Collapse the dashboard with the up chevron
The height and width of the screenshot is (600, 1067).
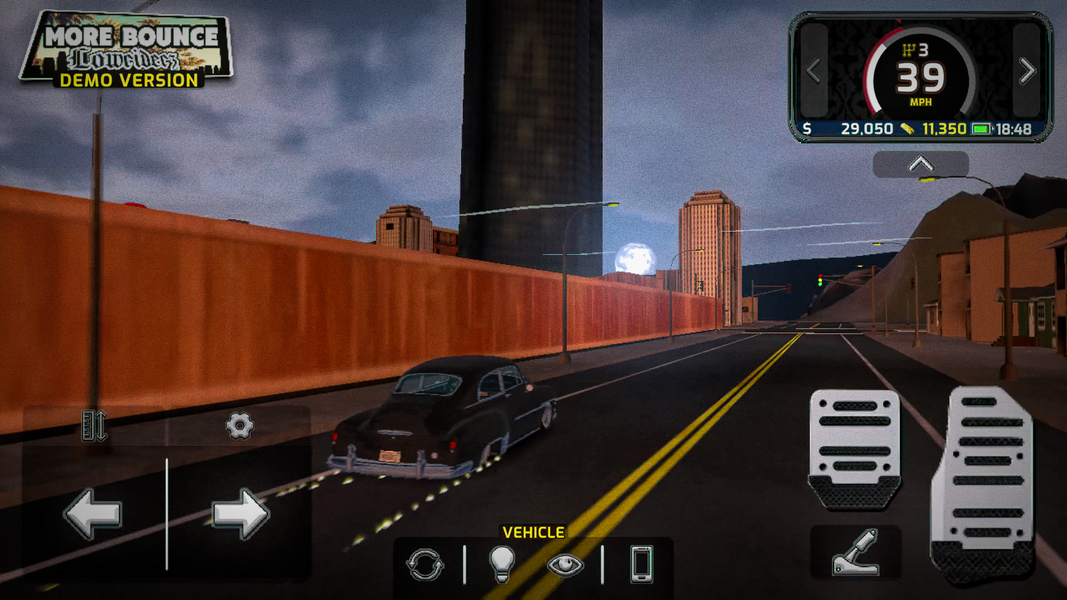pyautogui.click(x=920, y=164)
